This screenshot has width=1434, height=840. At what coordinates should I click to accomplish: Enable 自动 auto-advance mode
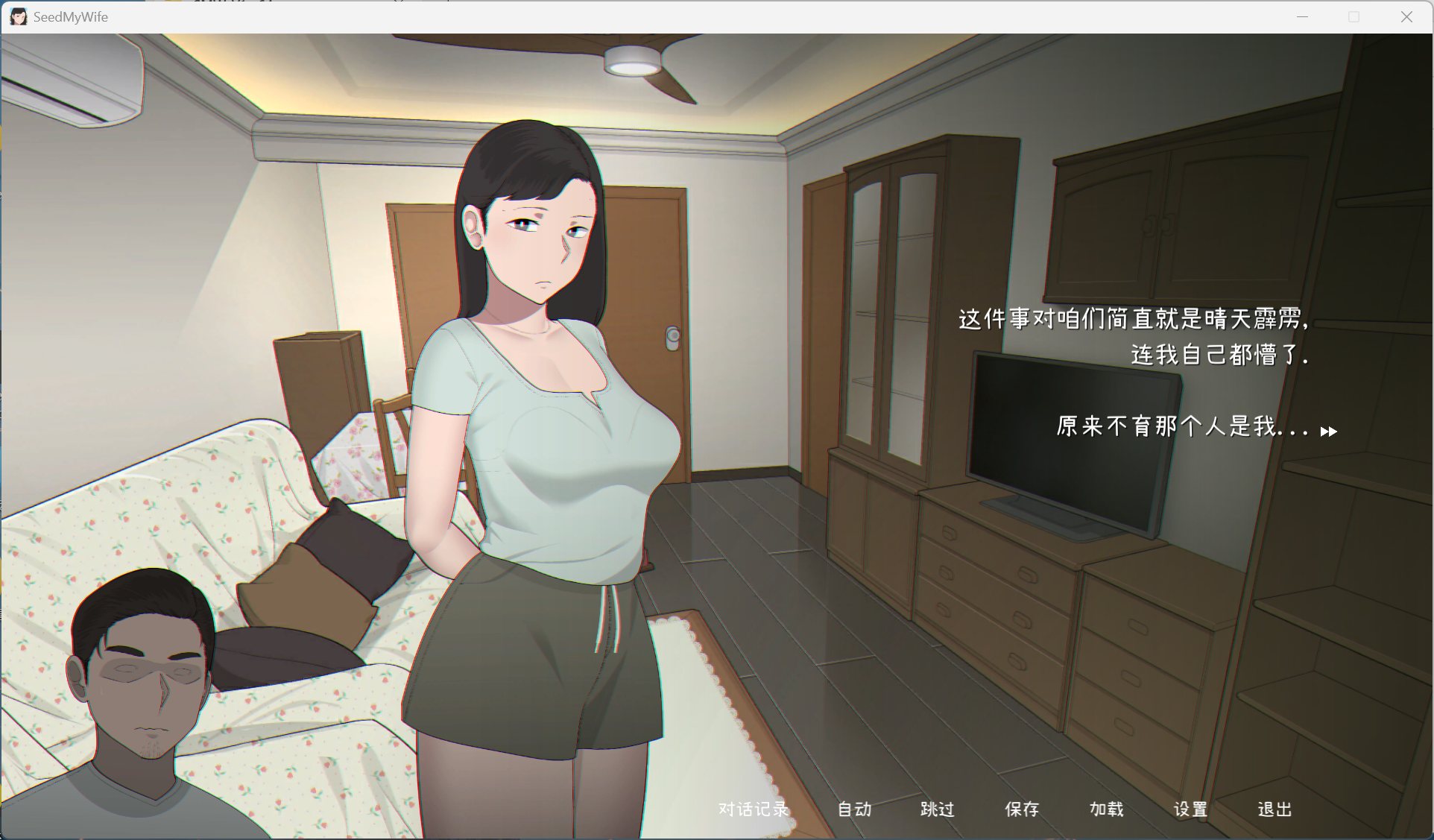[x=854, y=810]
